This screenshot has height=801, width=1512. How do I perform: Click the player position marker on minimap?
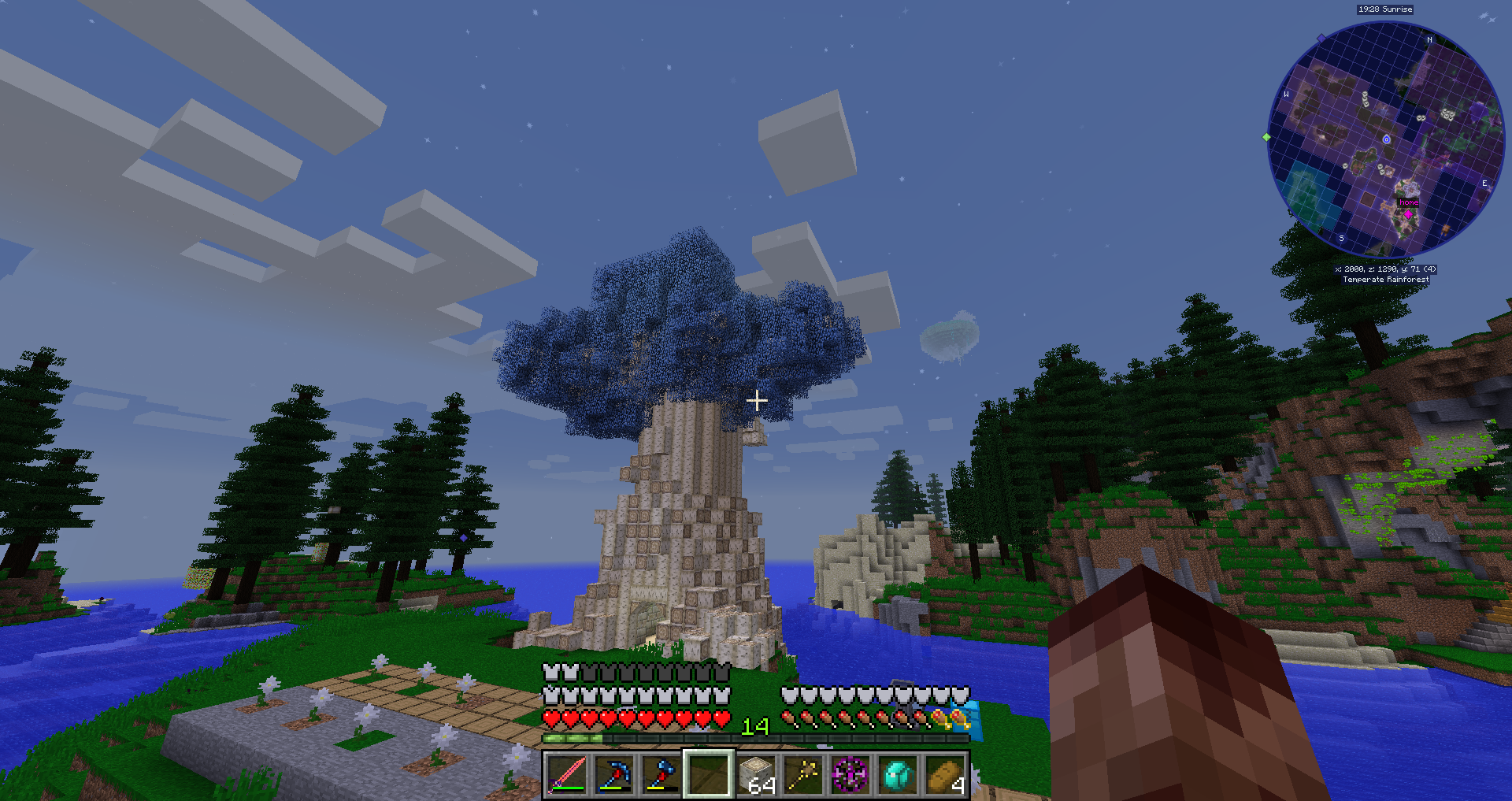pyautogui.click(x=1387, y=139)
